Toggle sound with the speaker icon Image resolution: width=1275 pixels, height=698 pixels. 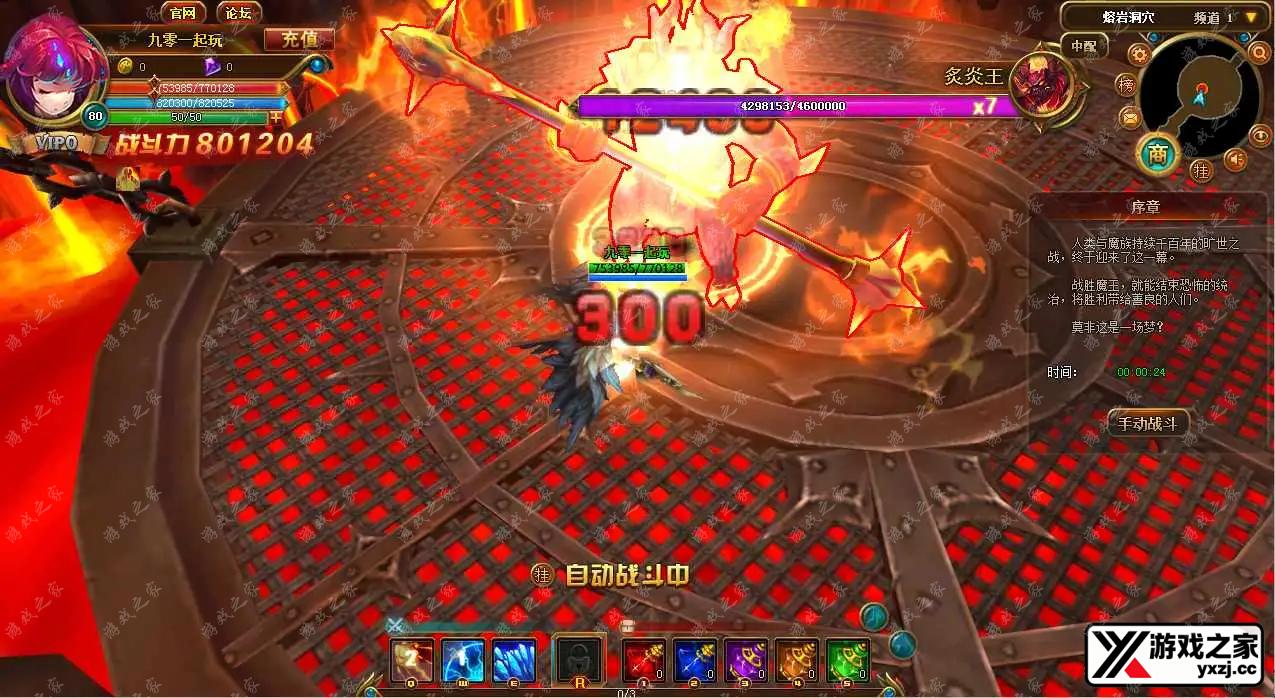click(1237, 159)
